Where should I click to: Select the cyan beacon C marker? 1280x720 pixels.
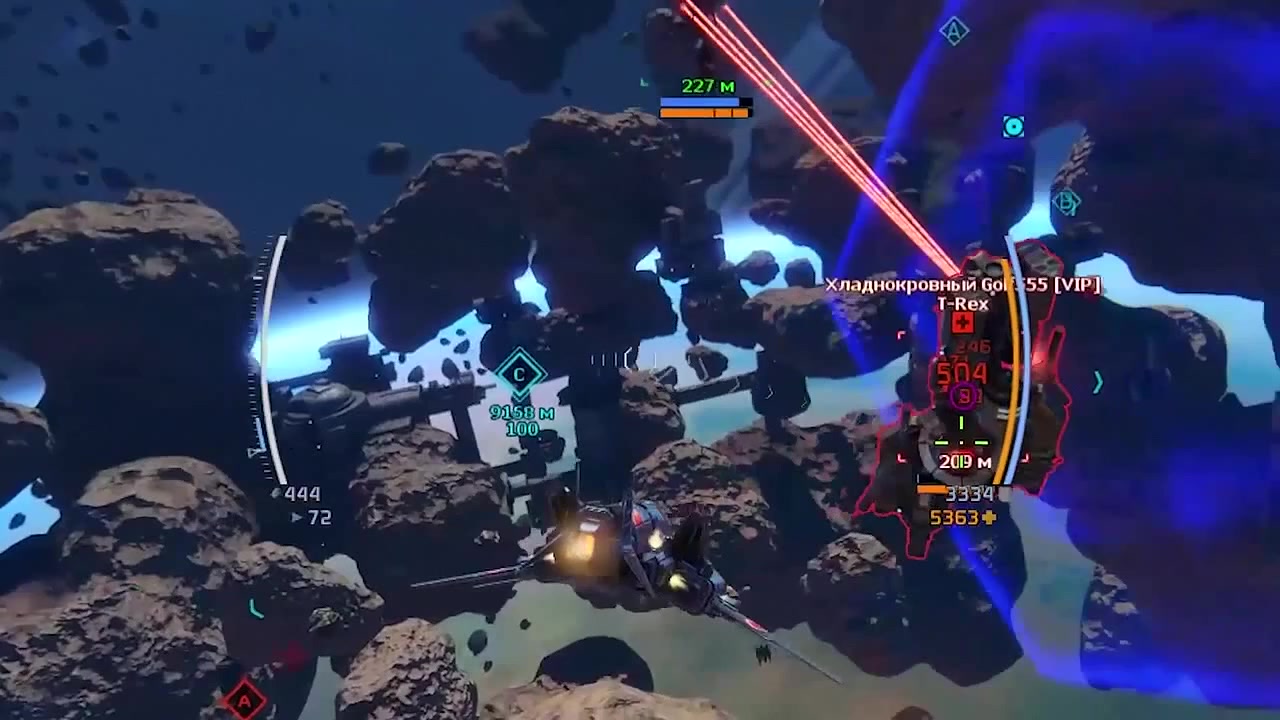519,375
